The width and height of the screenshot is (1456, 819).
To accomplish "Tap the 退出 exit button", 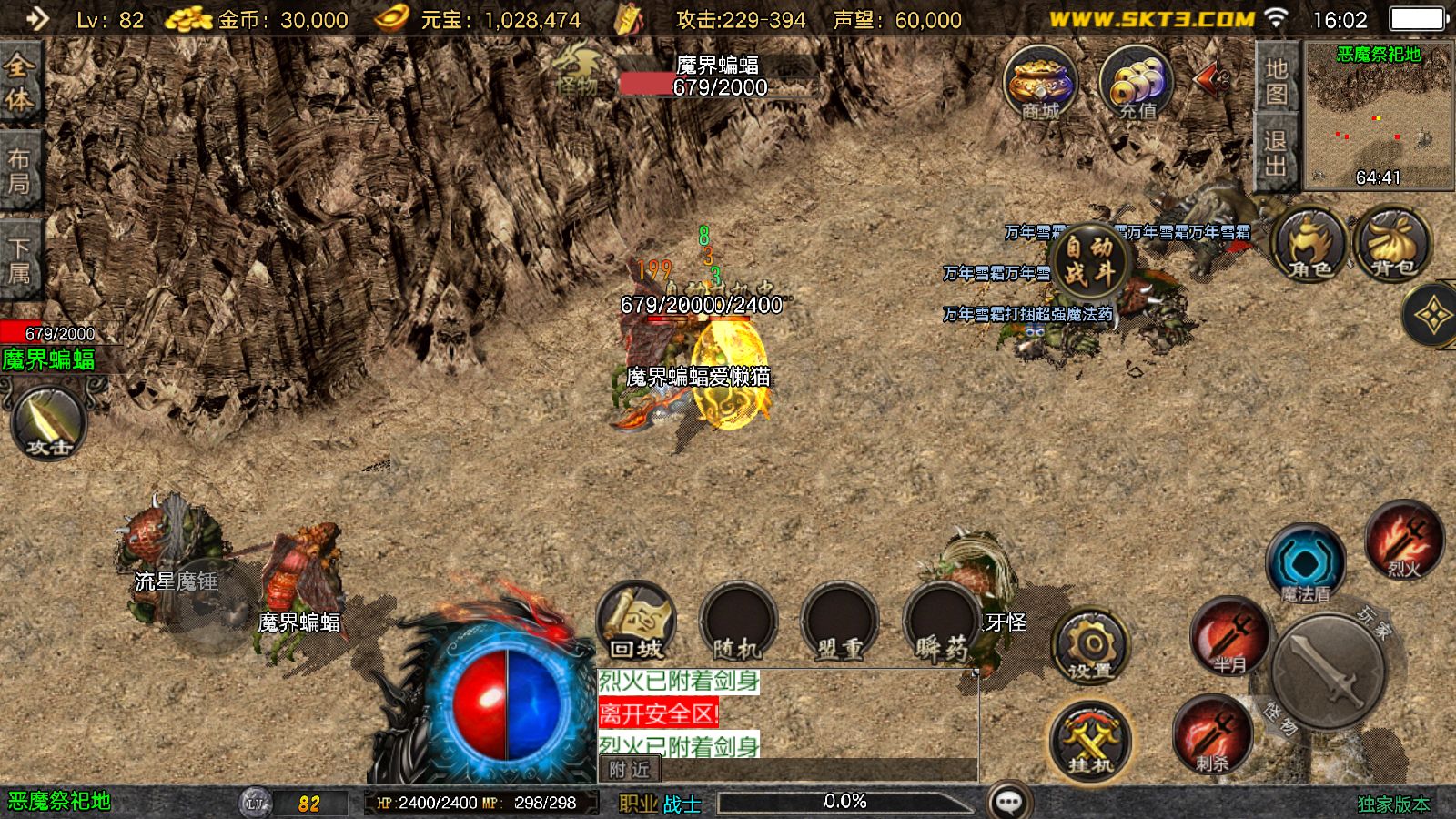I will pos(1276,153).
